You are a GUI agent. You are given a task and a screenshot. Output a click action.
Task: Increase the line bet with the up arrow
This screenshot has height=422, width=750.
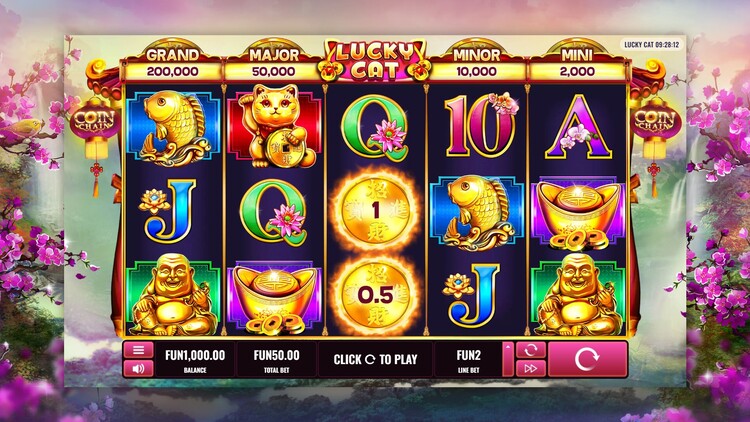506,349
